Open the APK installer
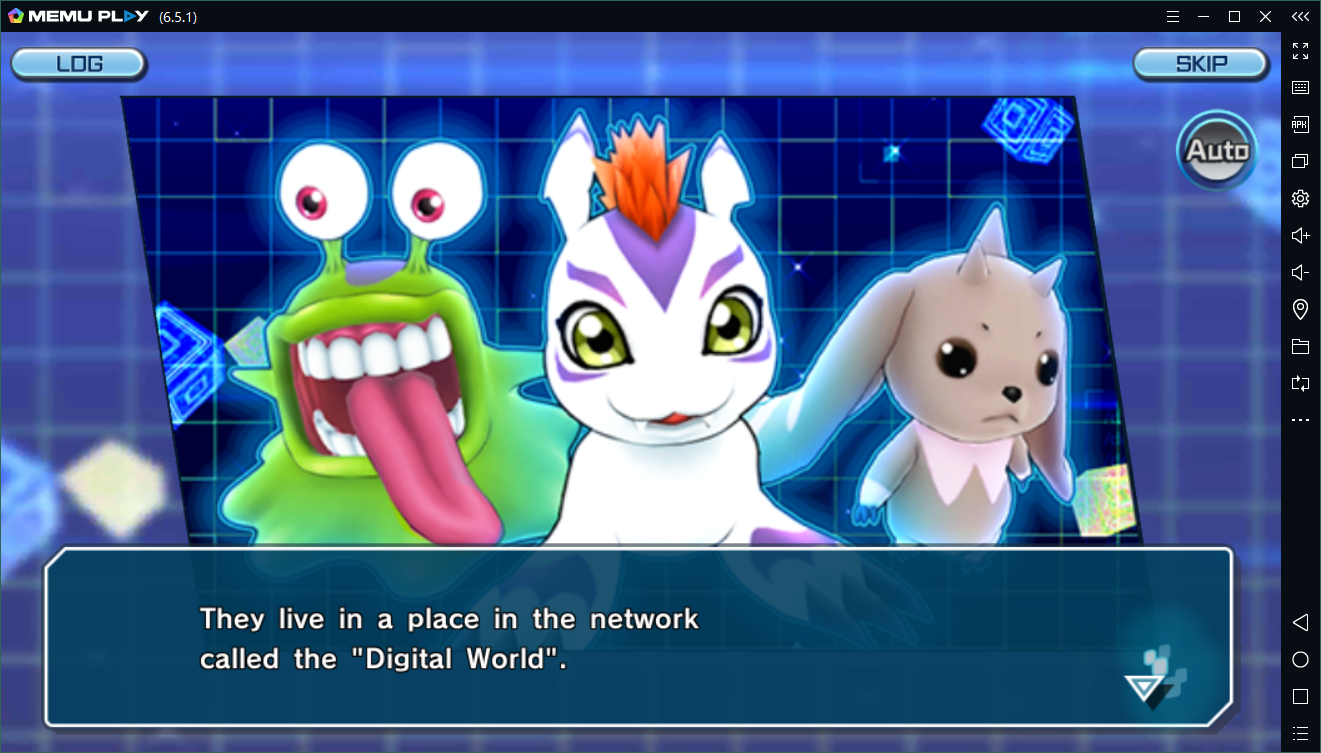 tap(1300, 124)
